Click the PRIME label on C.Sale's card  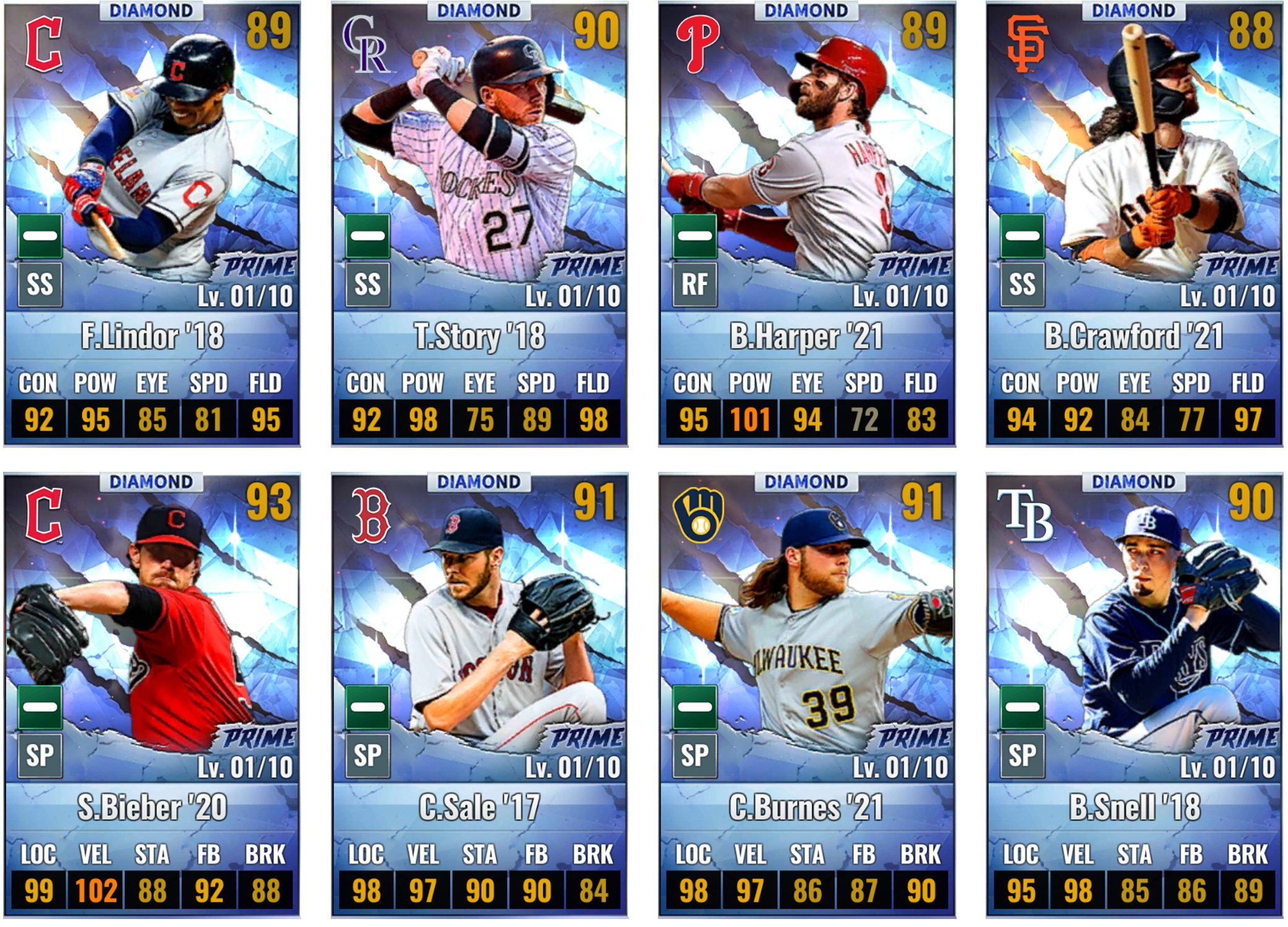point(586,737)
